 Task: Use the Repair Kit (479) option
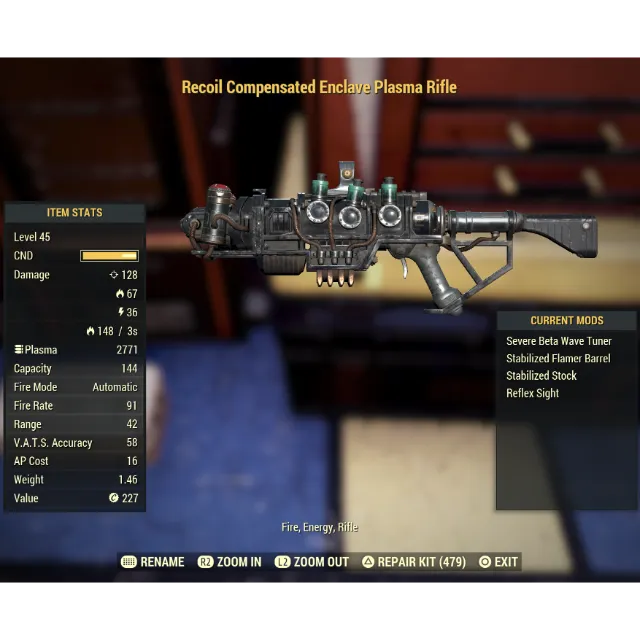414,562
